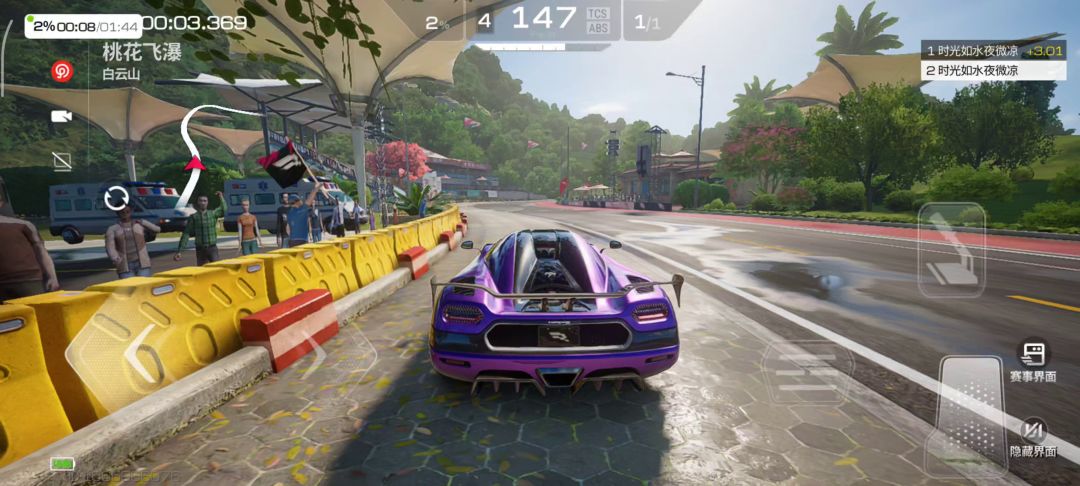
Task: Hide the interface with 隐藏界面
Action: pyautogui.click(x=1032, y=435)
